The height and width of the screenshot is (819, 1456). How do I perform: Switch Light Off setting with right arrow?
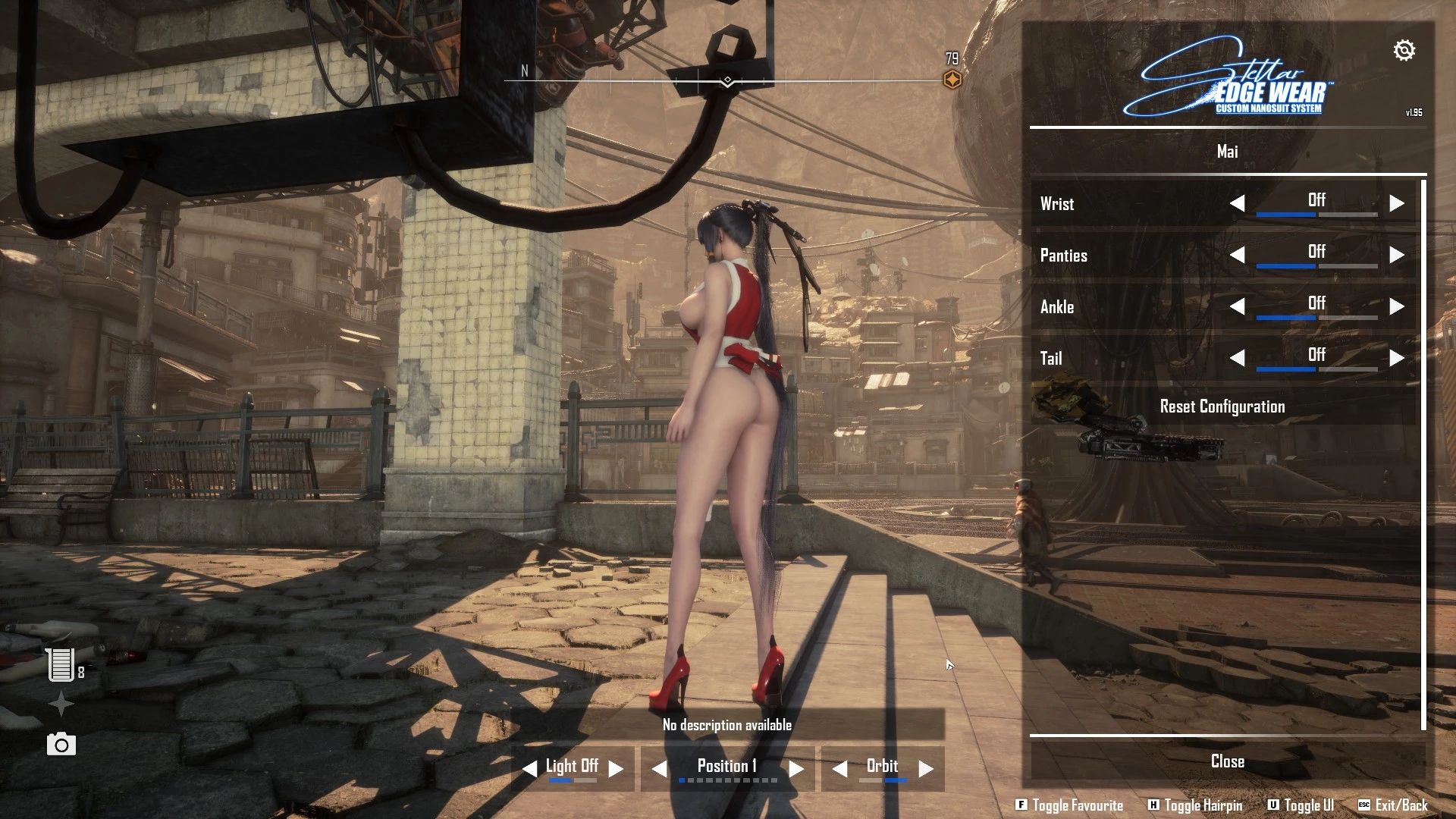(x=617, y=769)
